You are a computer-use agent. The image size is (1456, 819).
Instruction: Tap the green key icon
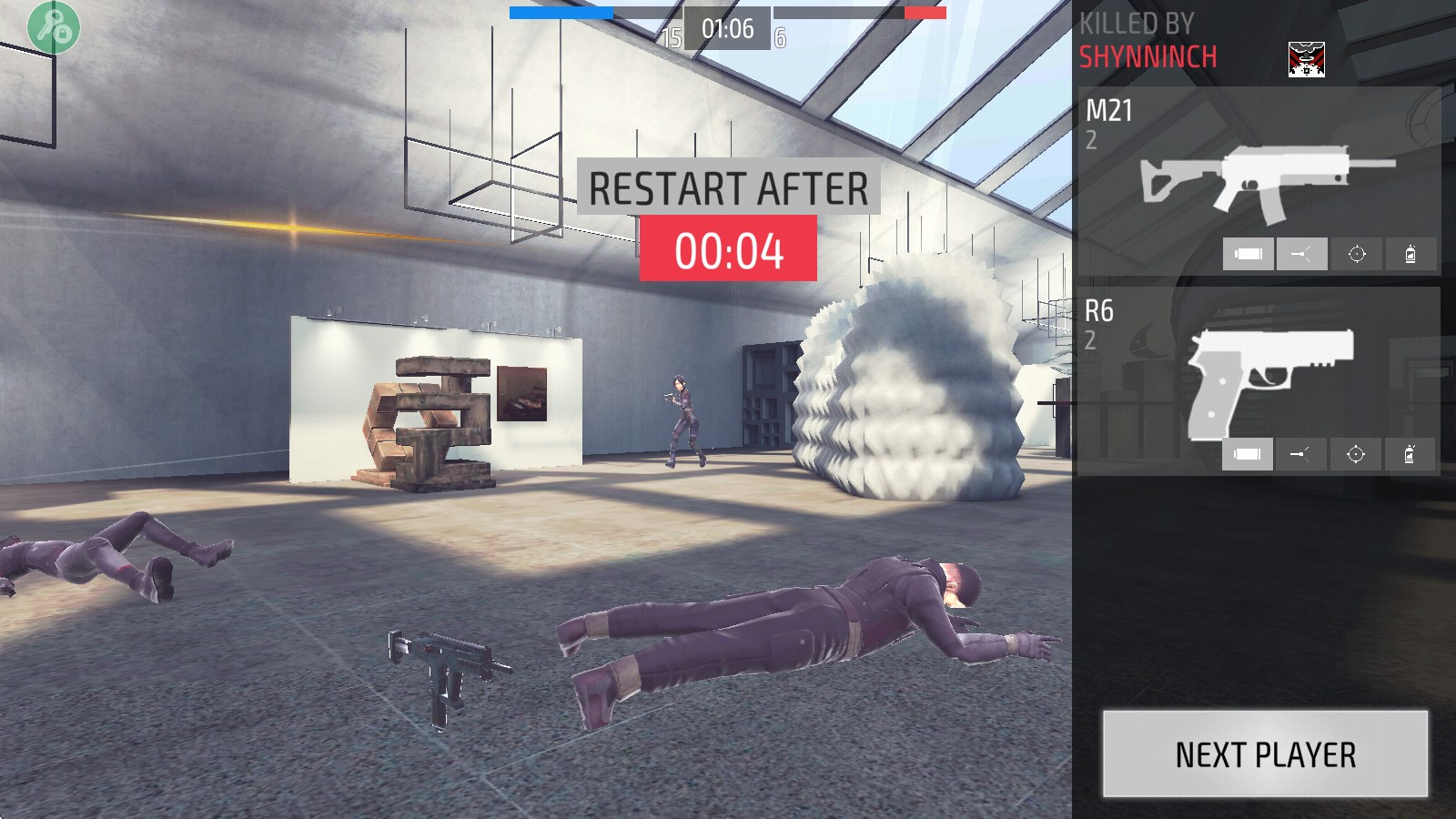pyautogui.click(x=54, y=27)
